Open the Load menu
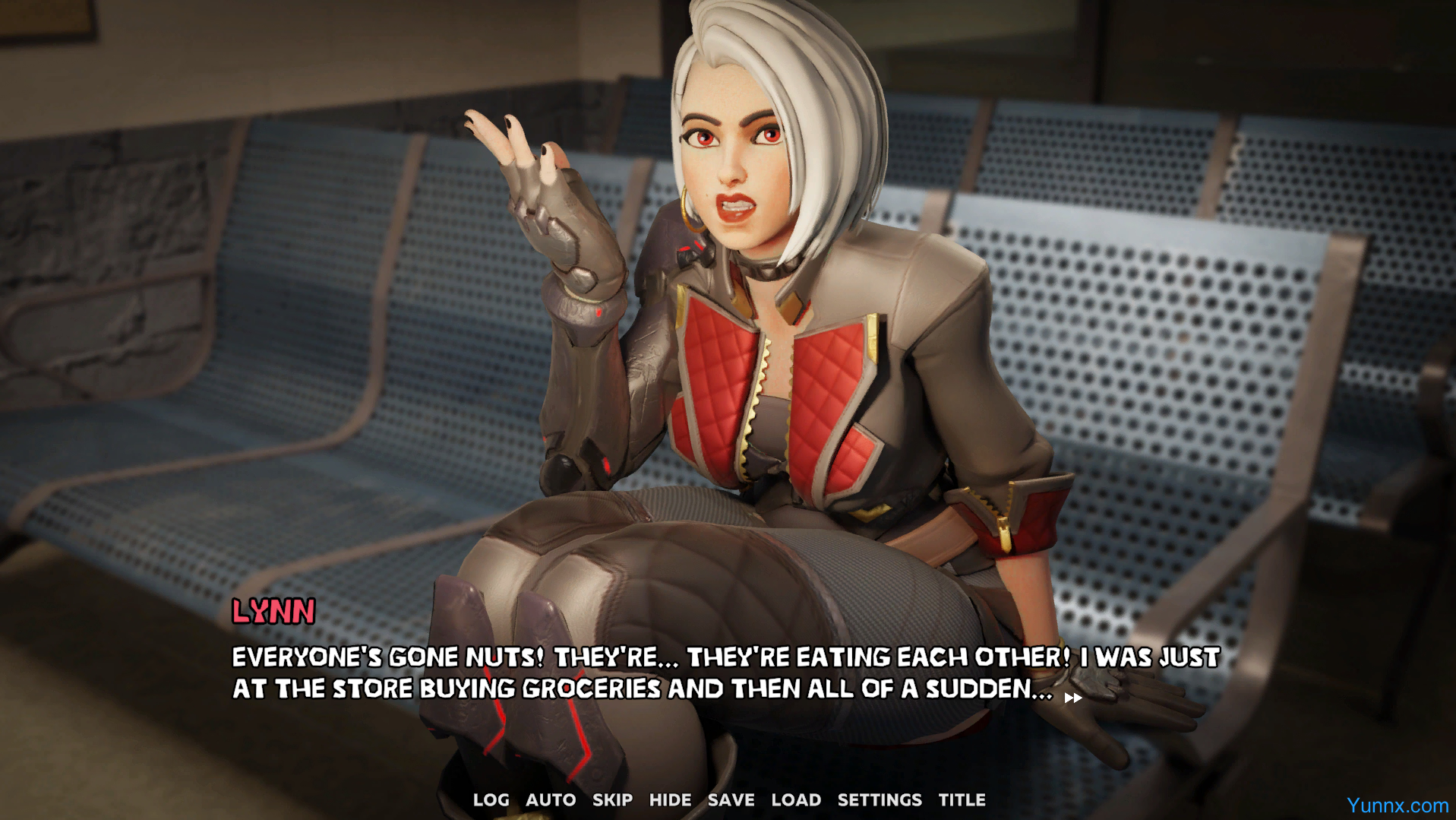The width and height of the screenshot is (1456, 820). [796, 799]
